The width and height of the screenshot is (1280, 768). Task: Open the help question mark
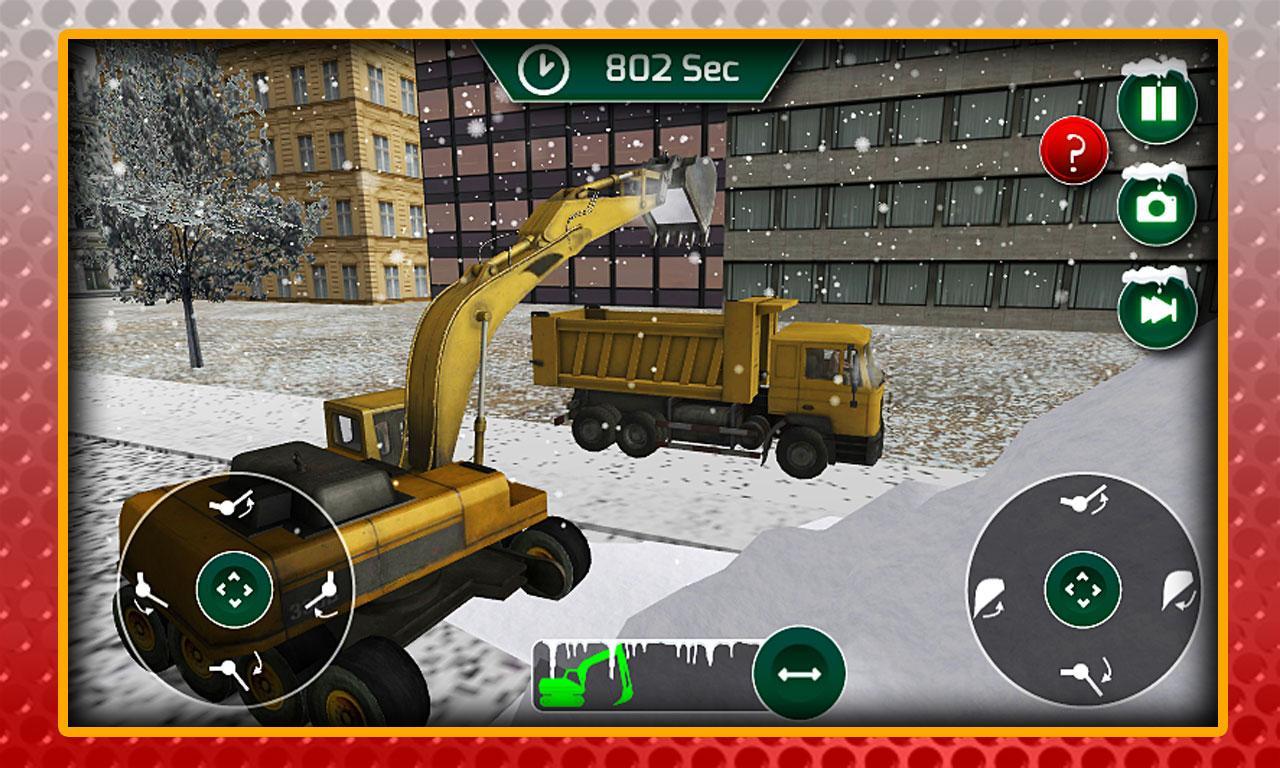[x=1076, y=152]
